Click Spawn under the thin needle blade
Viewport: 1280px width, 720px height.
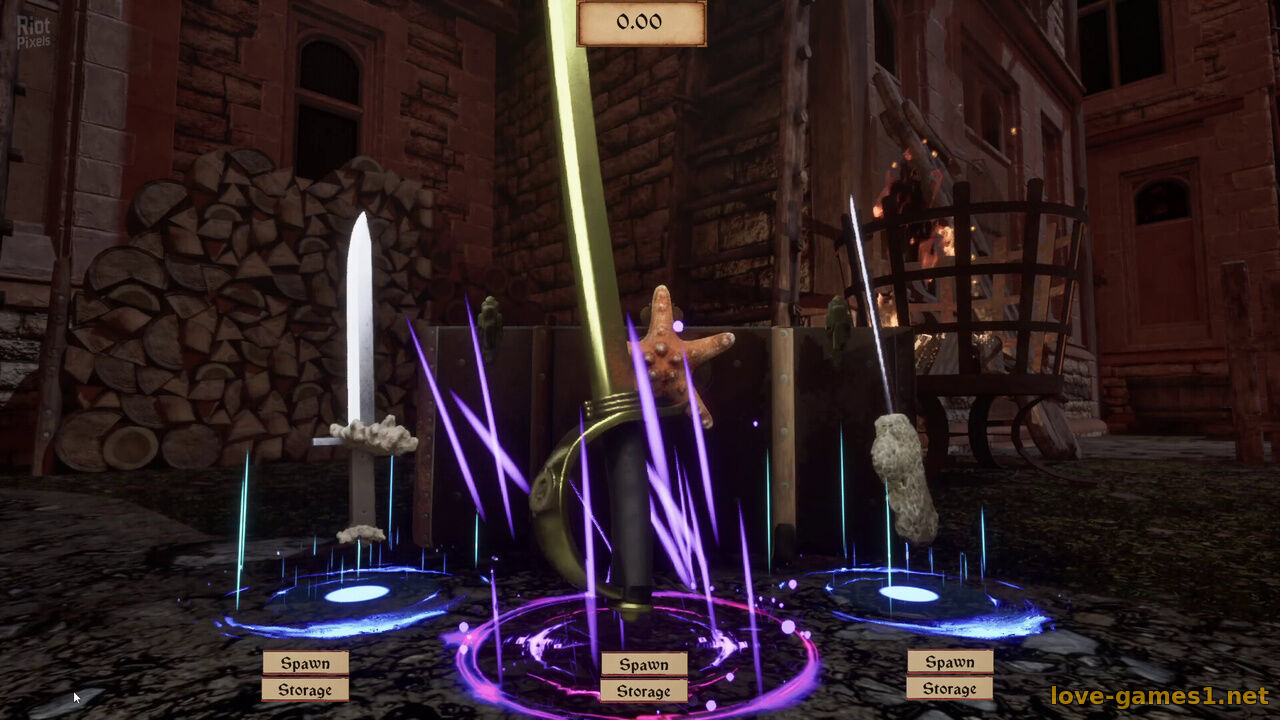click(x=949, y=662)
